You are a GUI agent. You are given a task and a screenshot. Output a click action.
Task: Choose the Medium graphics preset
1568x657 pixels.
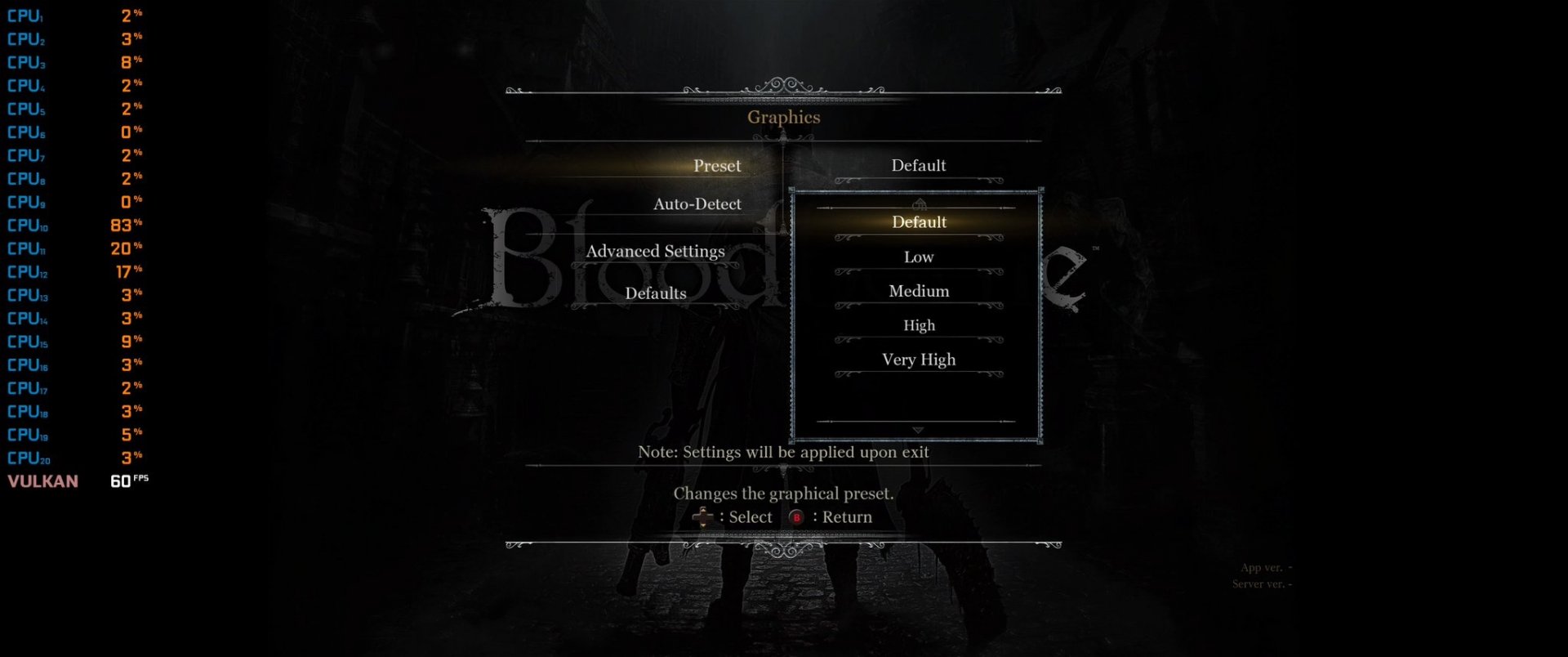[918, 291]
